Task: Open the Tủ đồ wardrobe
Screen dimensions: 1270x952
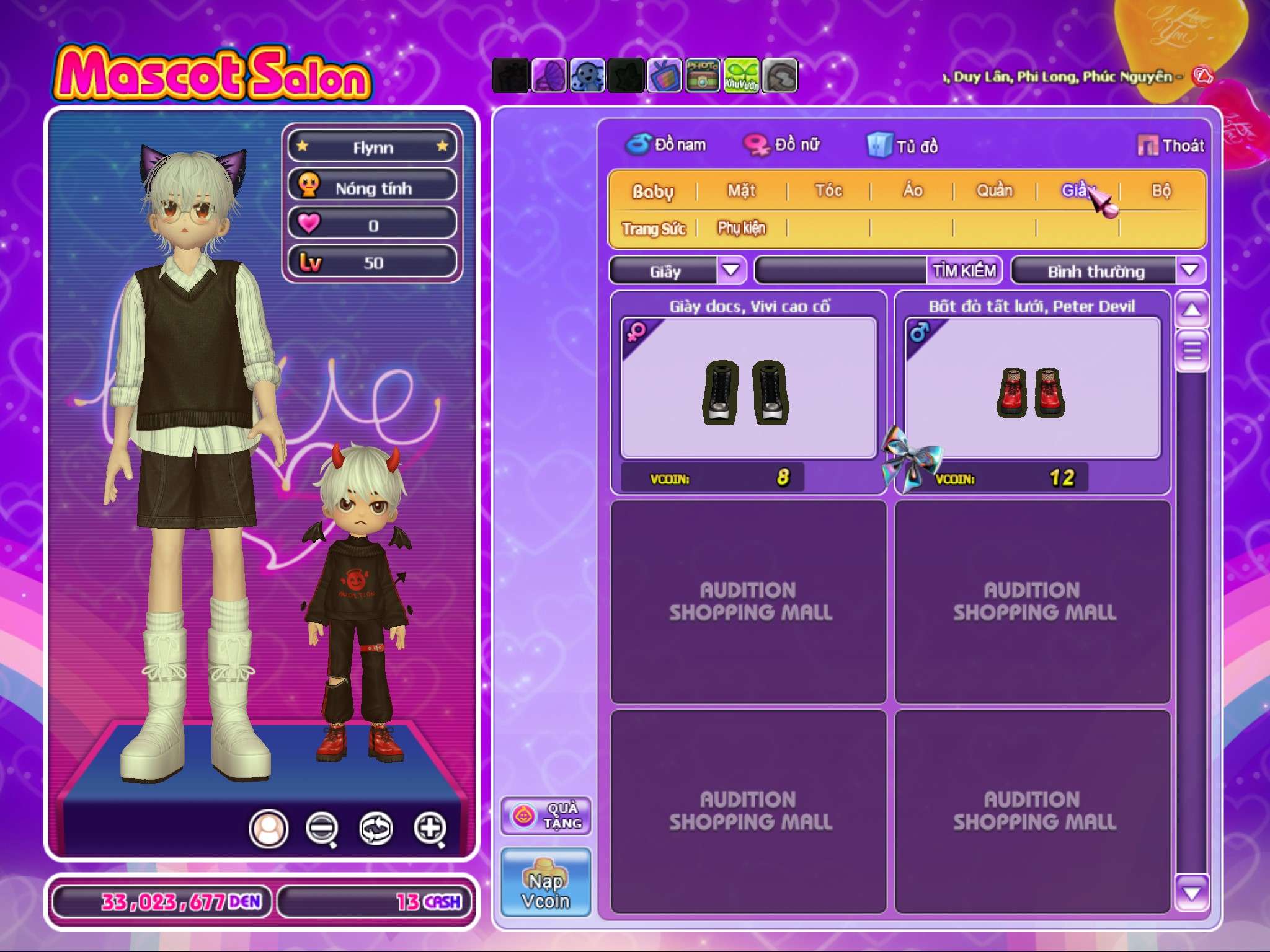Action: (x=903, y=146)
